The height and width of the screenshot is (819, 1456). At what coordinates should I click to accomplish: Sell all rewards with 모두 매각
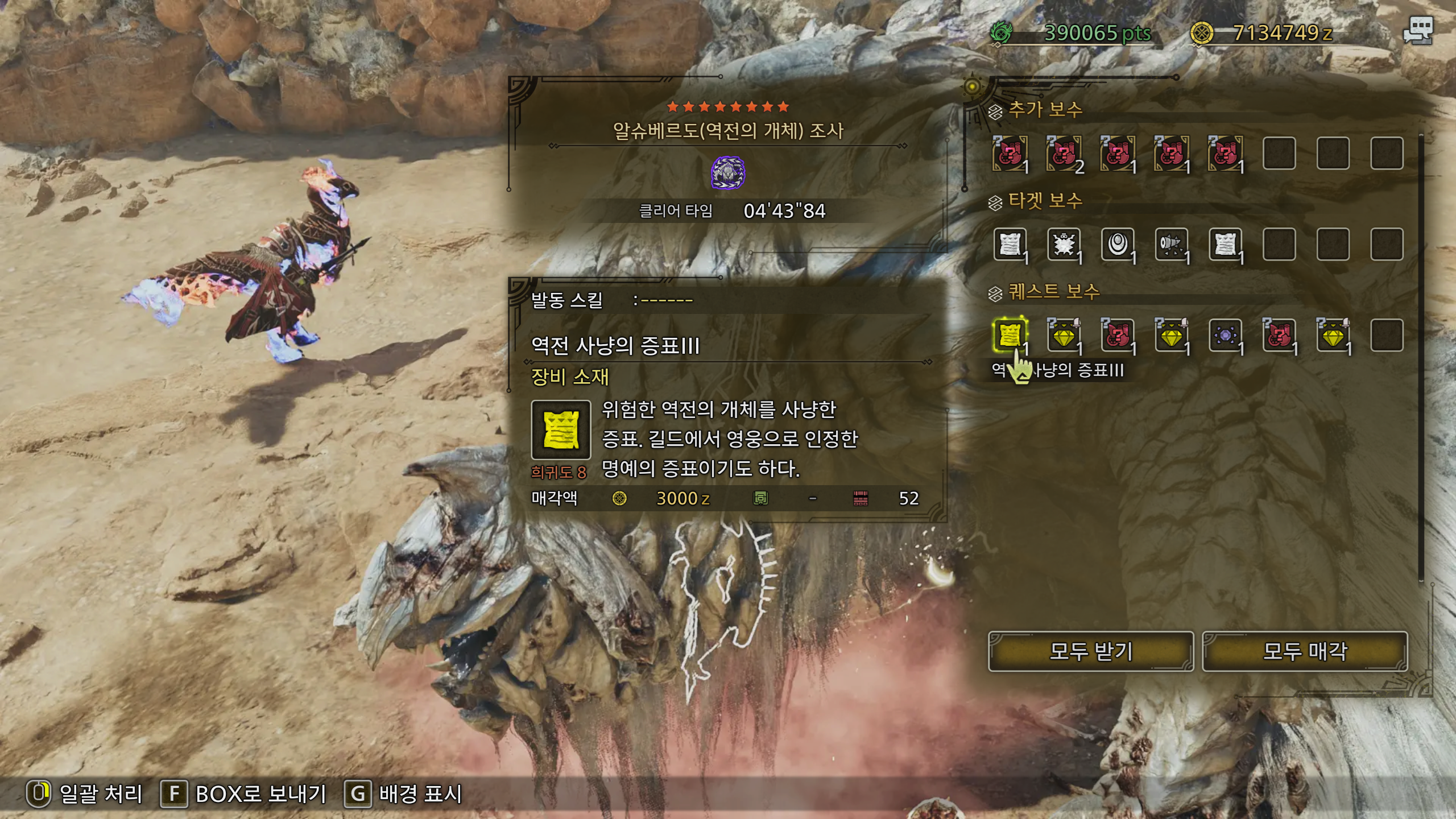(1305, 651)
